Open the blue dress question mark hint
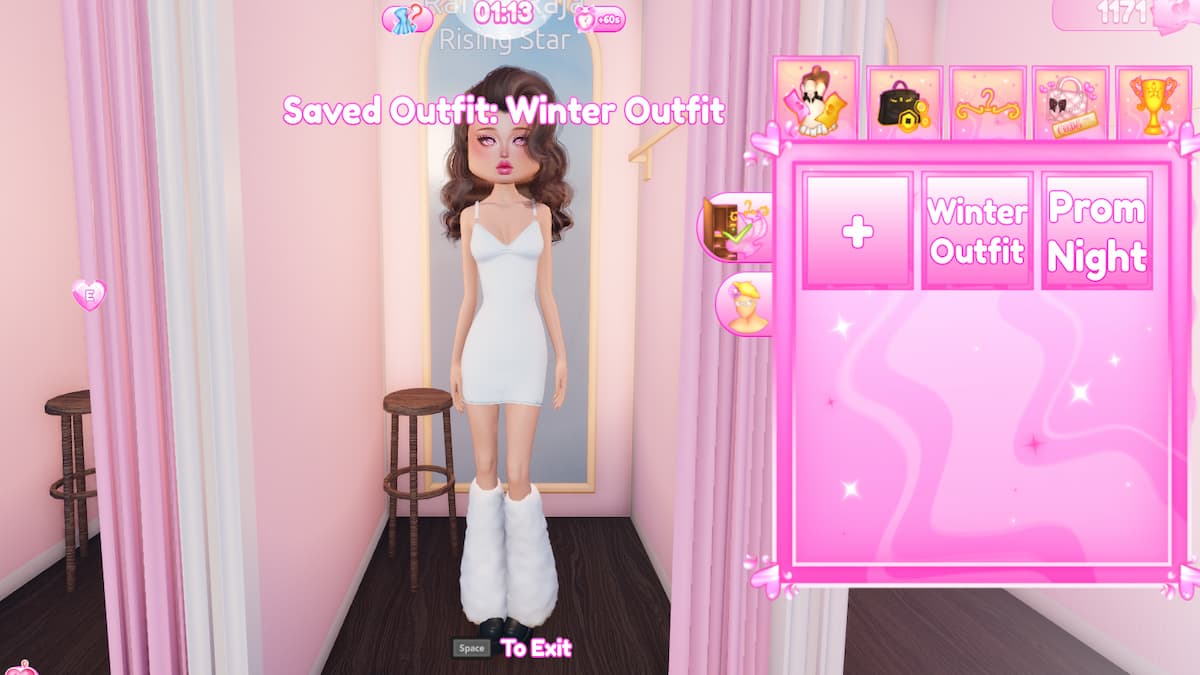 [x=408, y=17]
